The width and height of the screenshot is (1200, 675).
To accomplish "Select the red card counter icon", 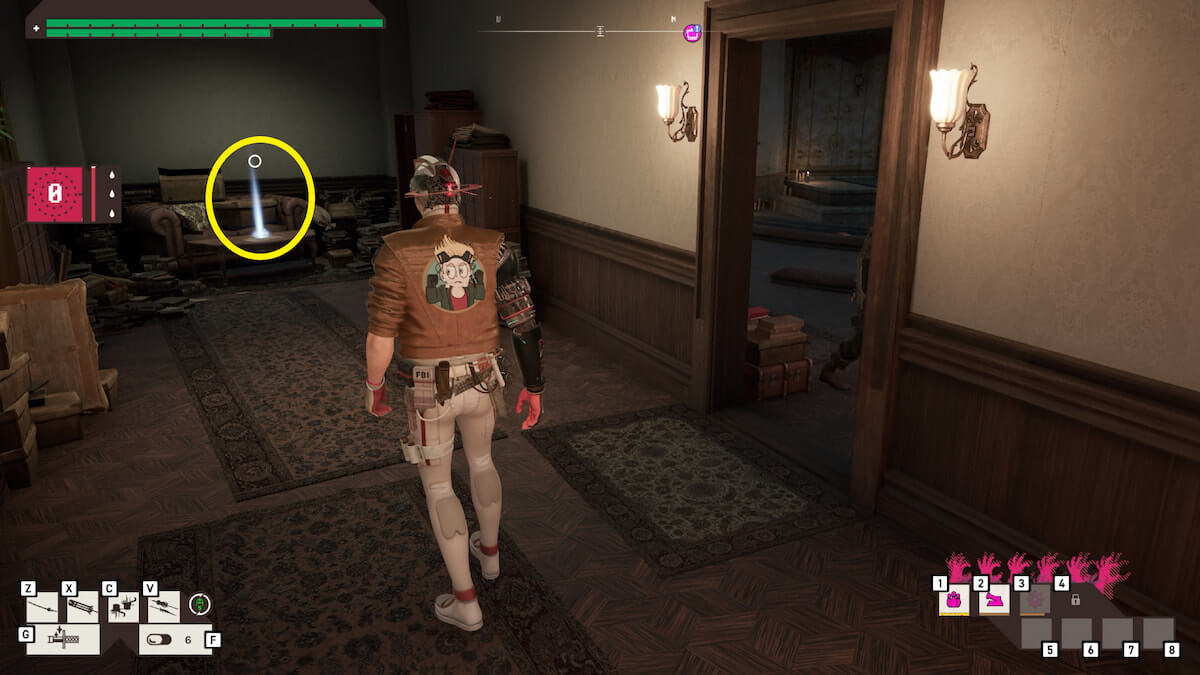I will (x=55, y=193).
